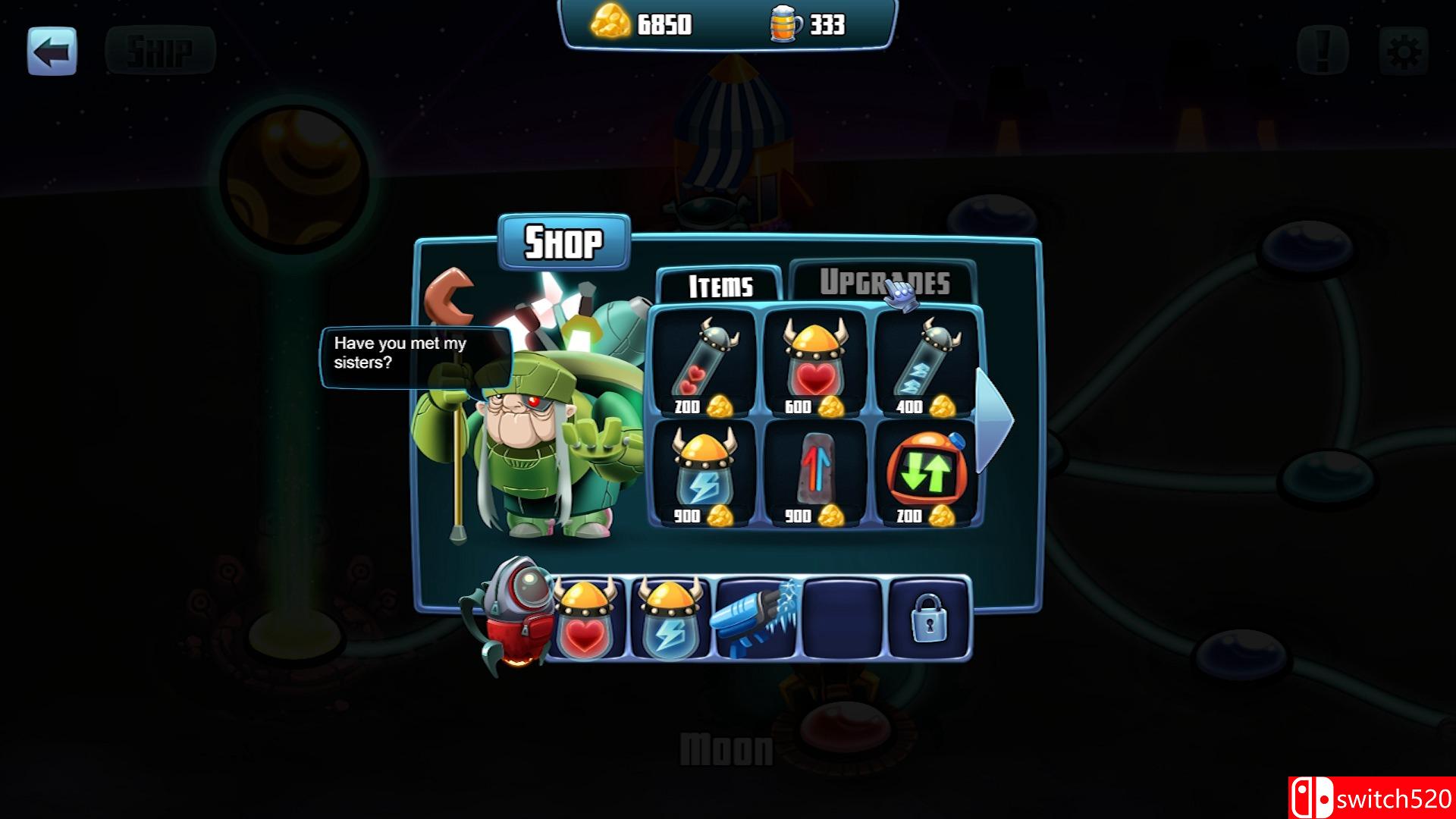Image resolution: width=1456 pixels, height=819 pixels.
Task: Switch to the Upgrades tab
Action: point(883,283)
